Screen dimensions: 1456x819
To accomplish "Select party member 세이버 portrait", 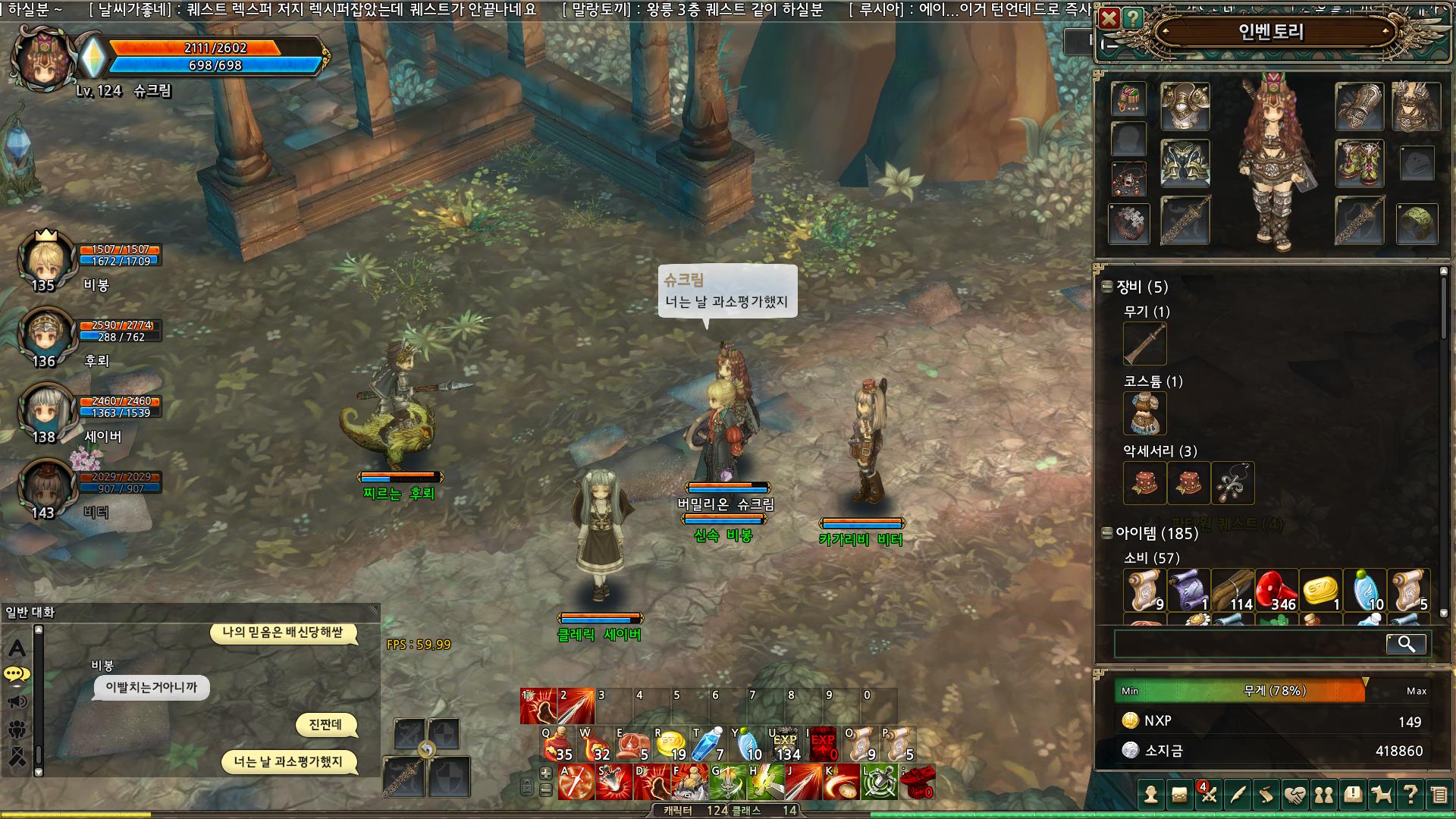I will (x=44, y=410).
